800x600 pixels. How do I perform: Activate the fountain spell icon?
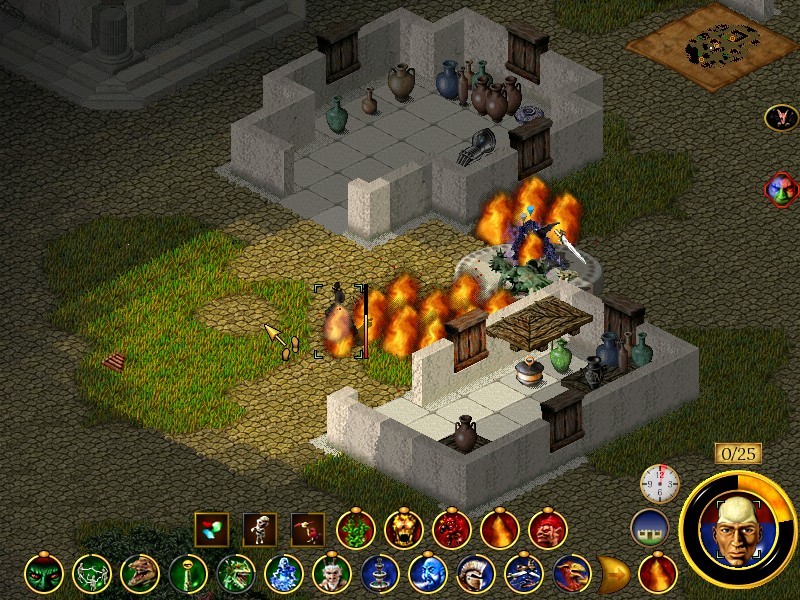[x=379, y=574]
